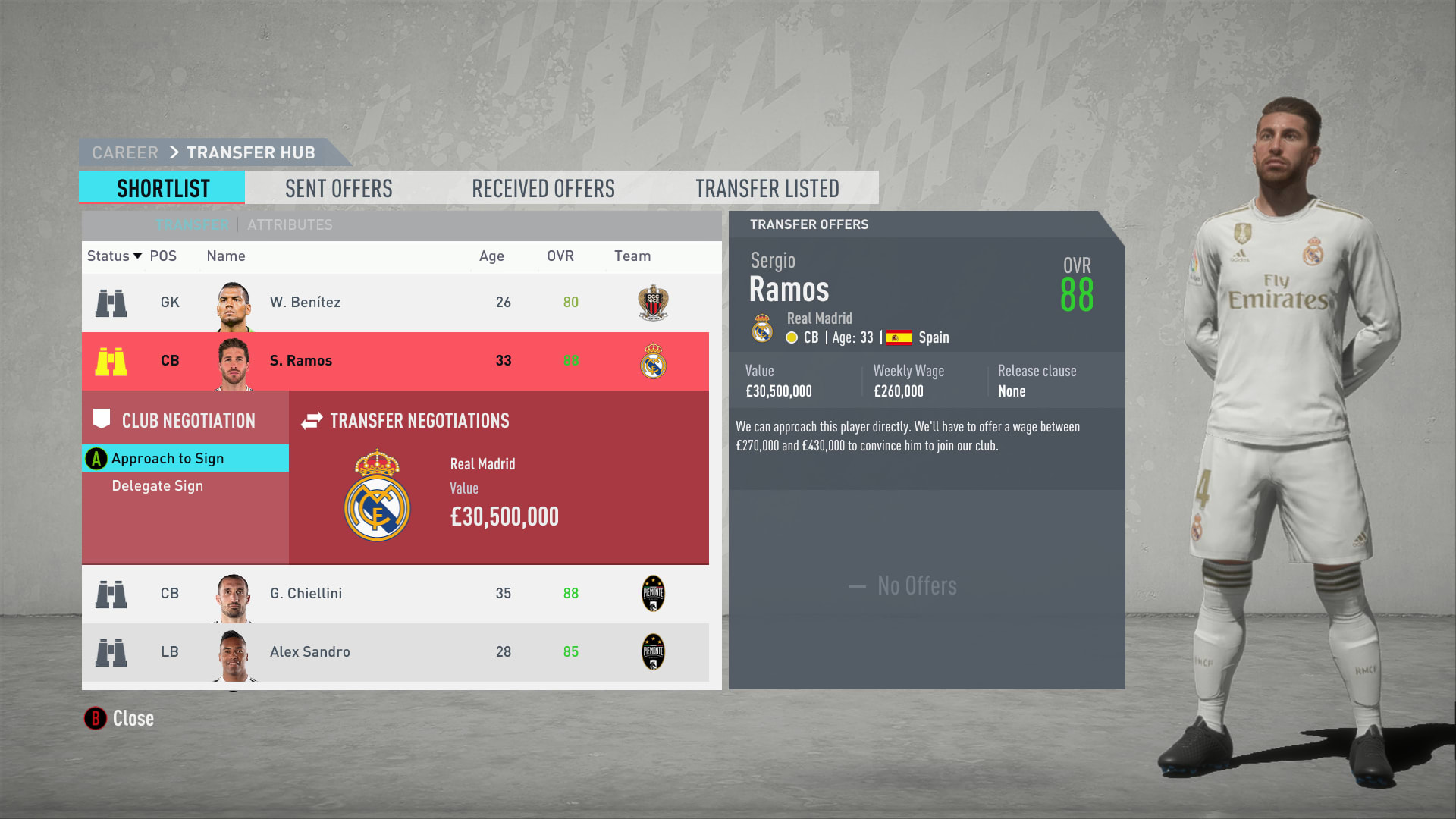Go to the Received Offers tab
Viewport: 1456px width, 819px height.
point(543,188)
